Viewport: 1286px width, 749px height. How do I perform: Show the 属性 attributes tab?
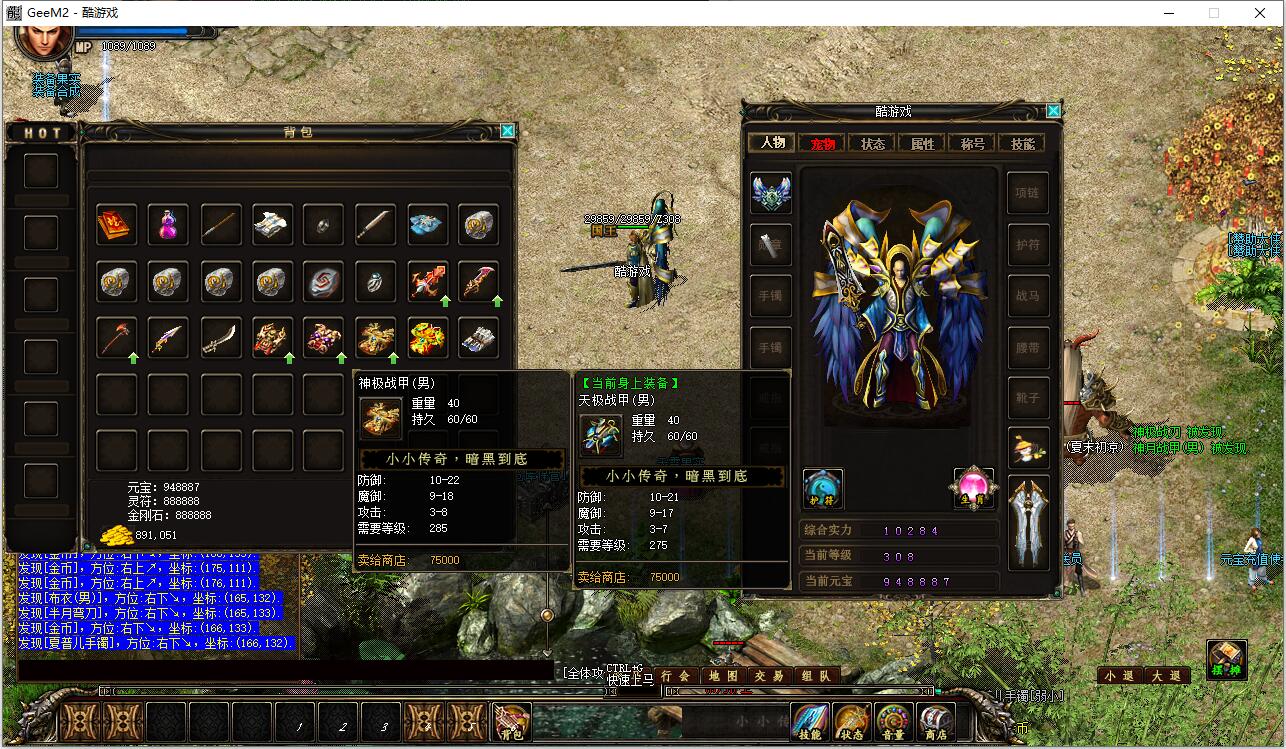coord(922,144)
